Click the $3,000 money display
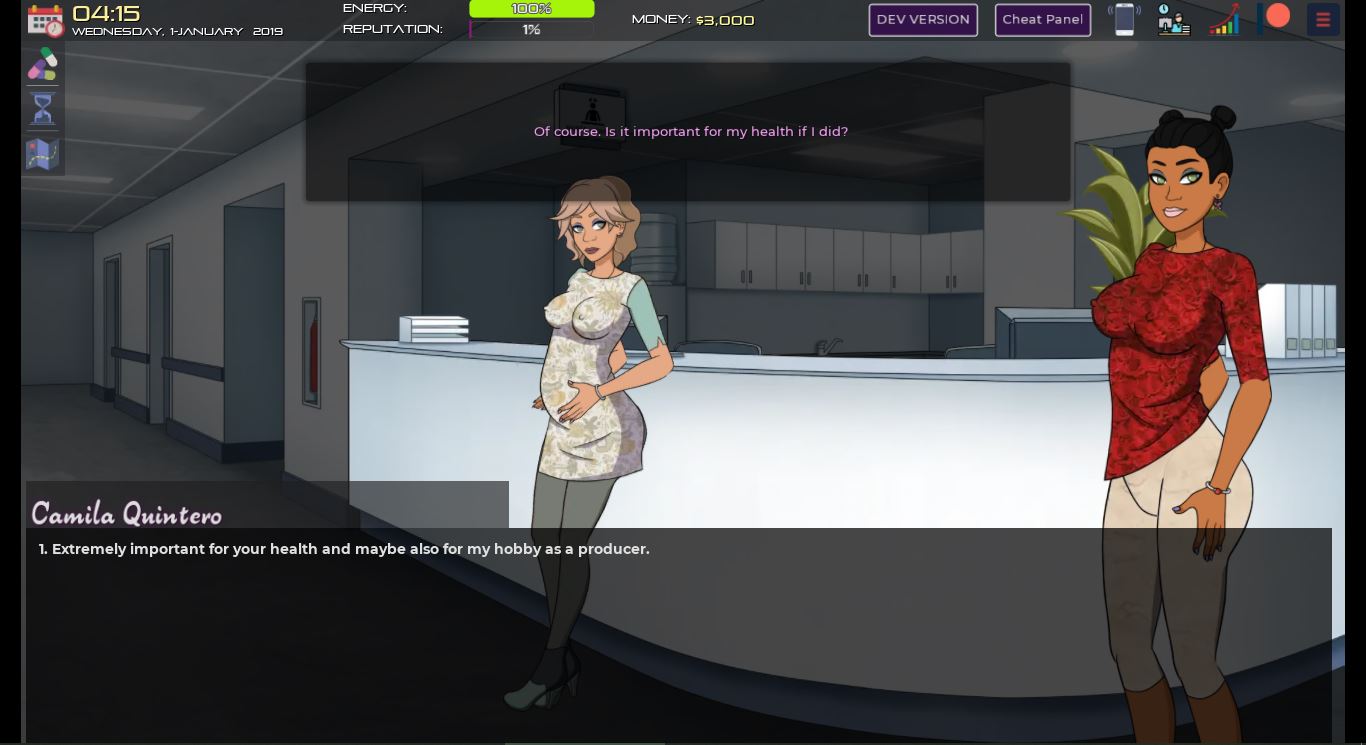The height and width of the screenshot is (745, 1366). [x=725, y=19]
